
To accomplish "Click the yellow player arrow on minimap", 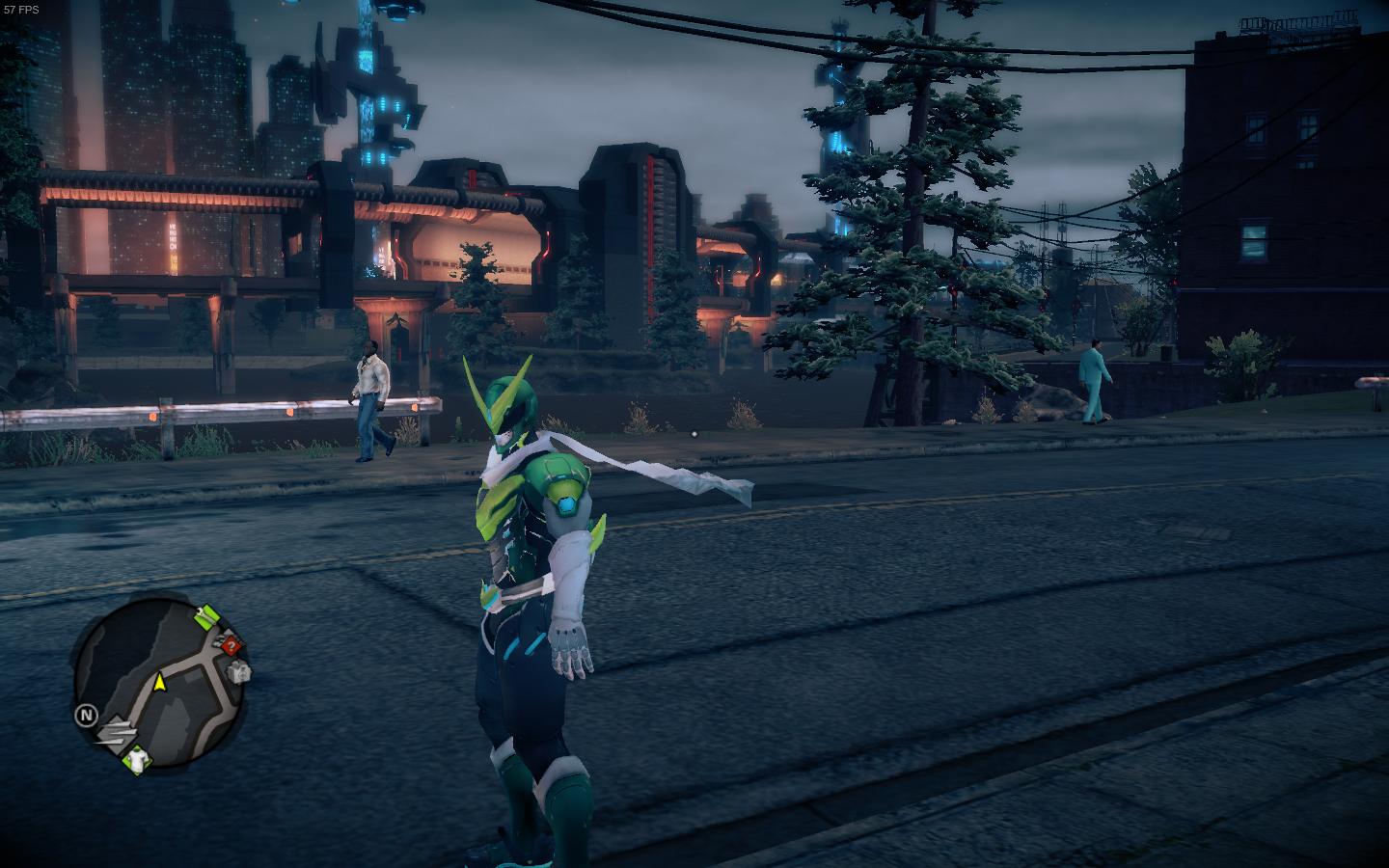I will tap(160, 683).
